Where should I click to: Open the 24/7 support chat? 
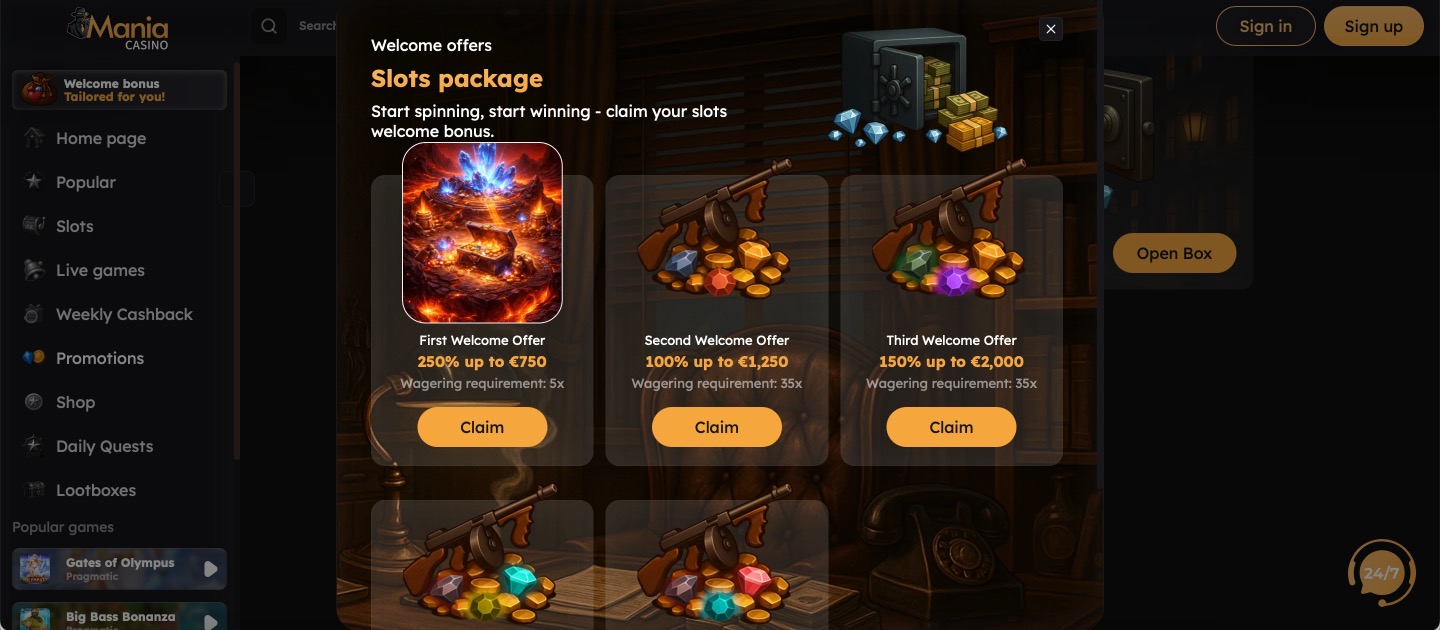coord(1381,574)
